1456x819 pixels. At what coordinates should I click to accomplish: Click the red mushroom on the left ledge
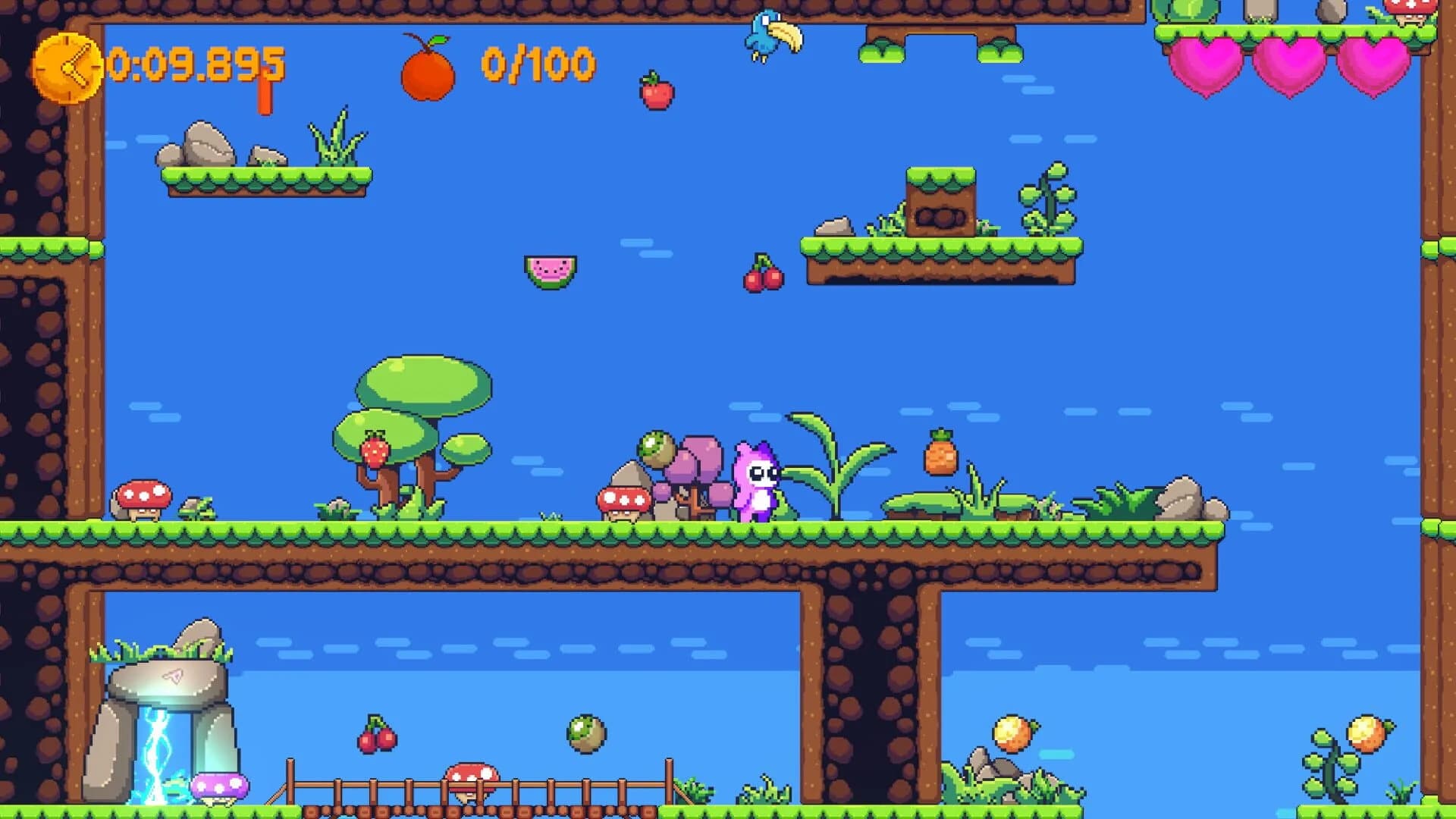144,495
